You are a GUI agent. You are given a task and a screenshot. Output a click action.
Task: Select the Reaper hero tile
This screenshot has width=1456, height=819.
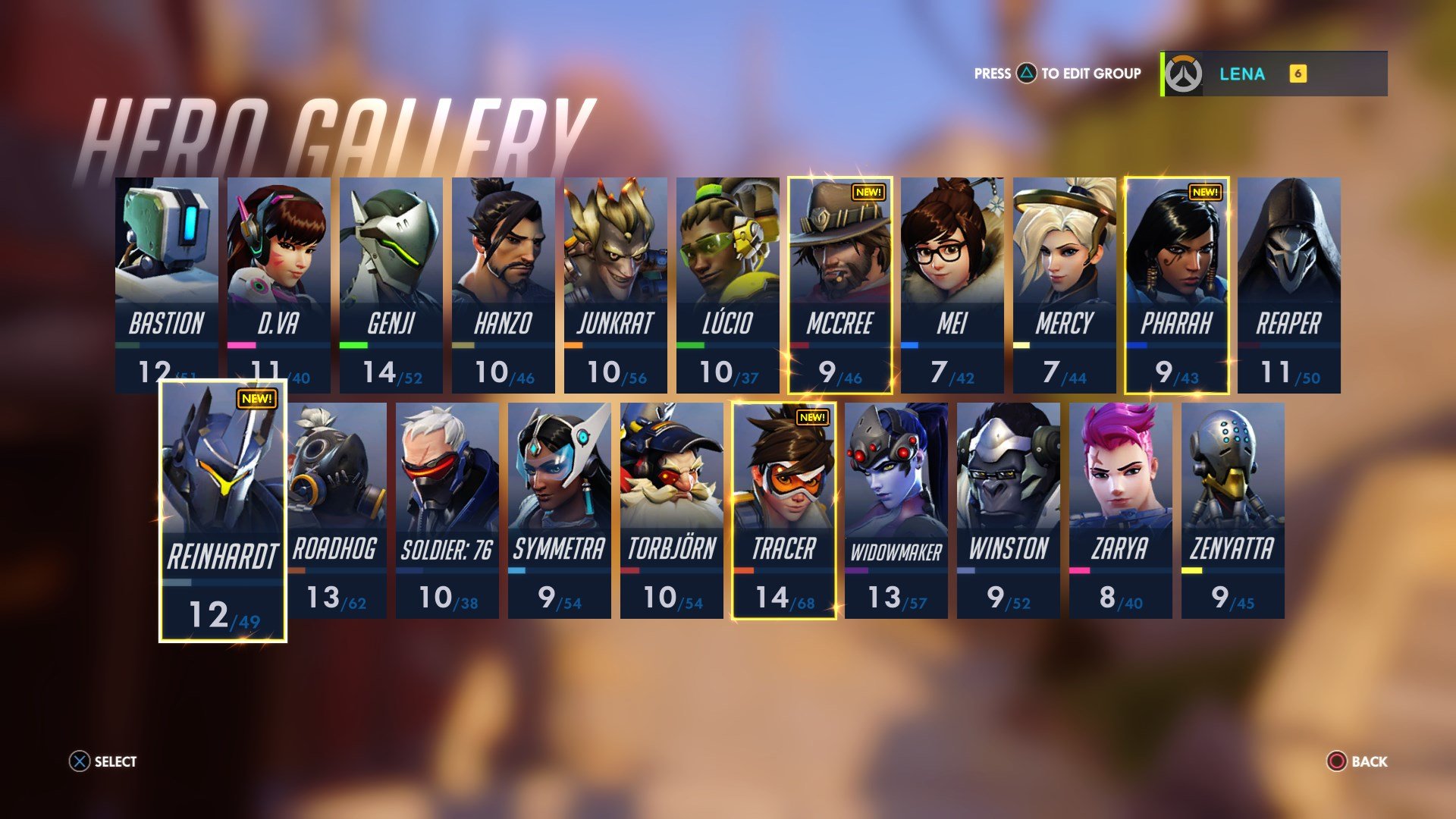[1288, 284]
